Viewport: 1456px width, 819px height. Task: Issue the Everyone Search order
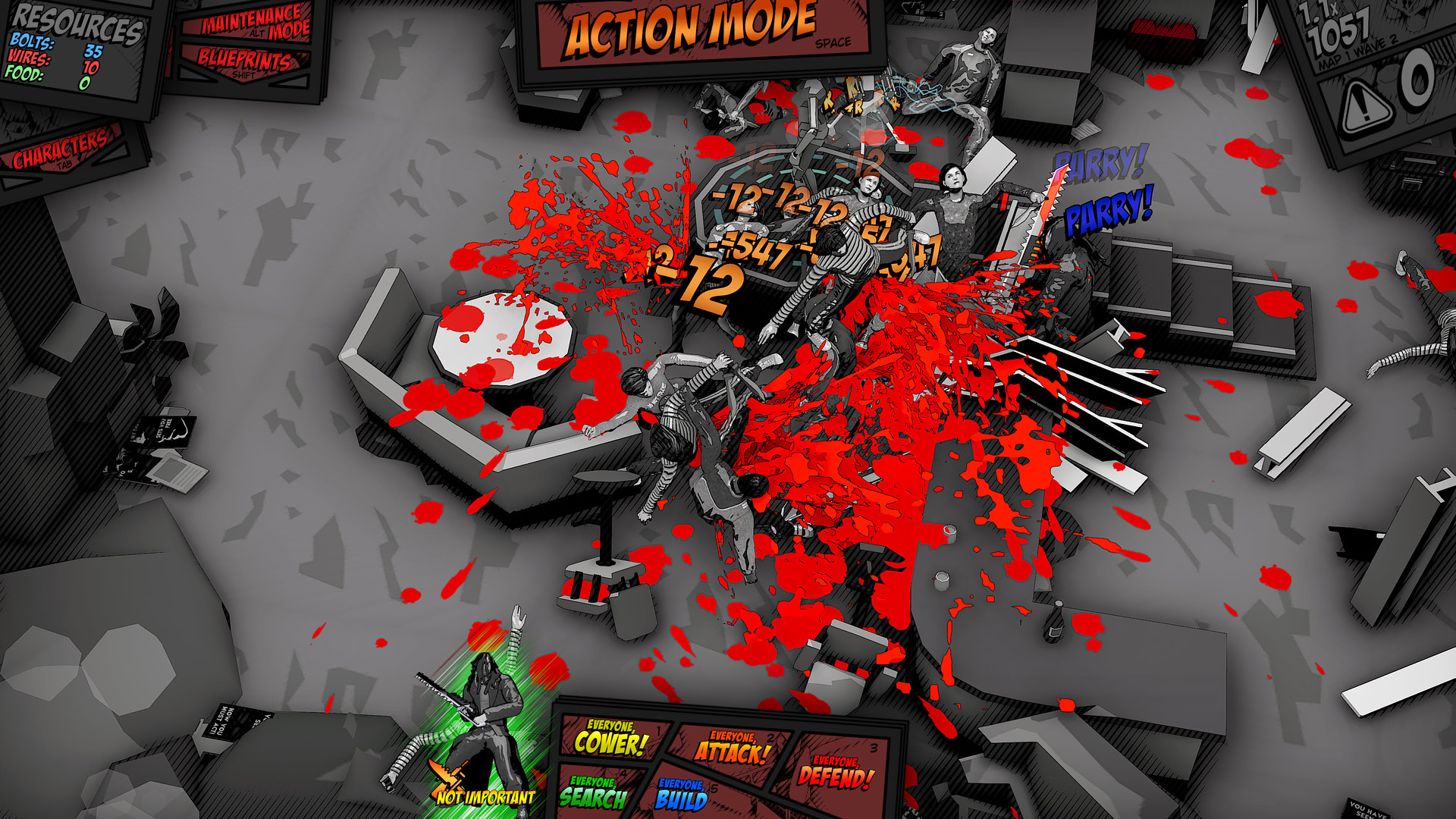[593, 792]
